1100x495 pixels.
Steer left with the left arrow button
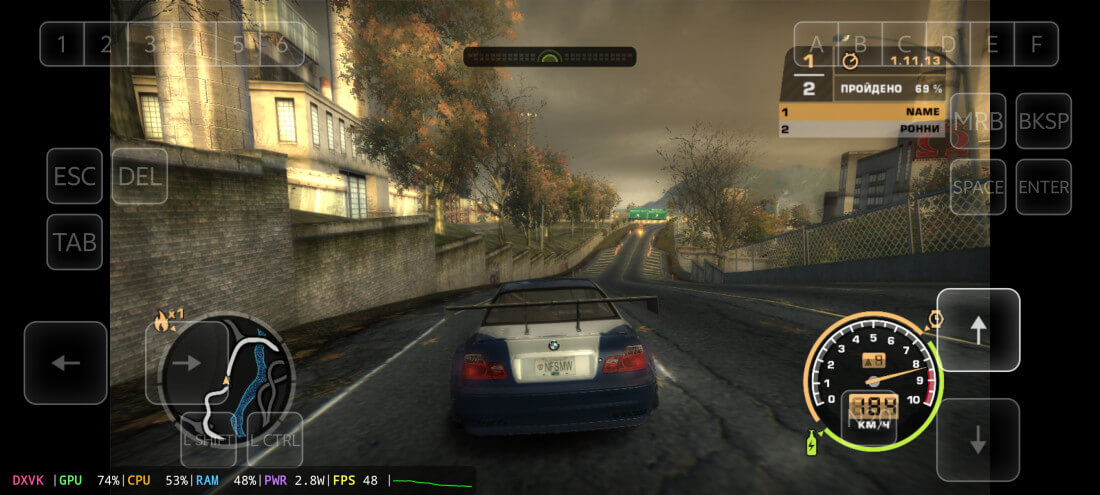[x=66, y=363]
